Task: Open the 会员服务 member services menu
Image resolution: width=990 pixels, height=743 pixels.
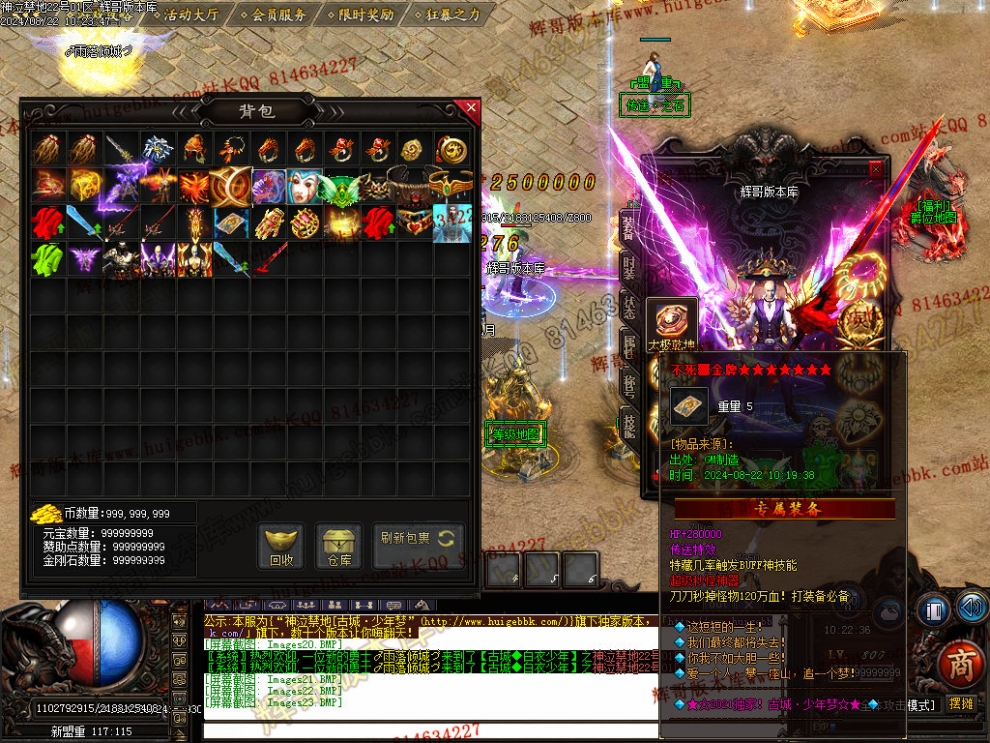Action: [x=279, y=14]
